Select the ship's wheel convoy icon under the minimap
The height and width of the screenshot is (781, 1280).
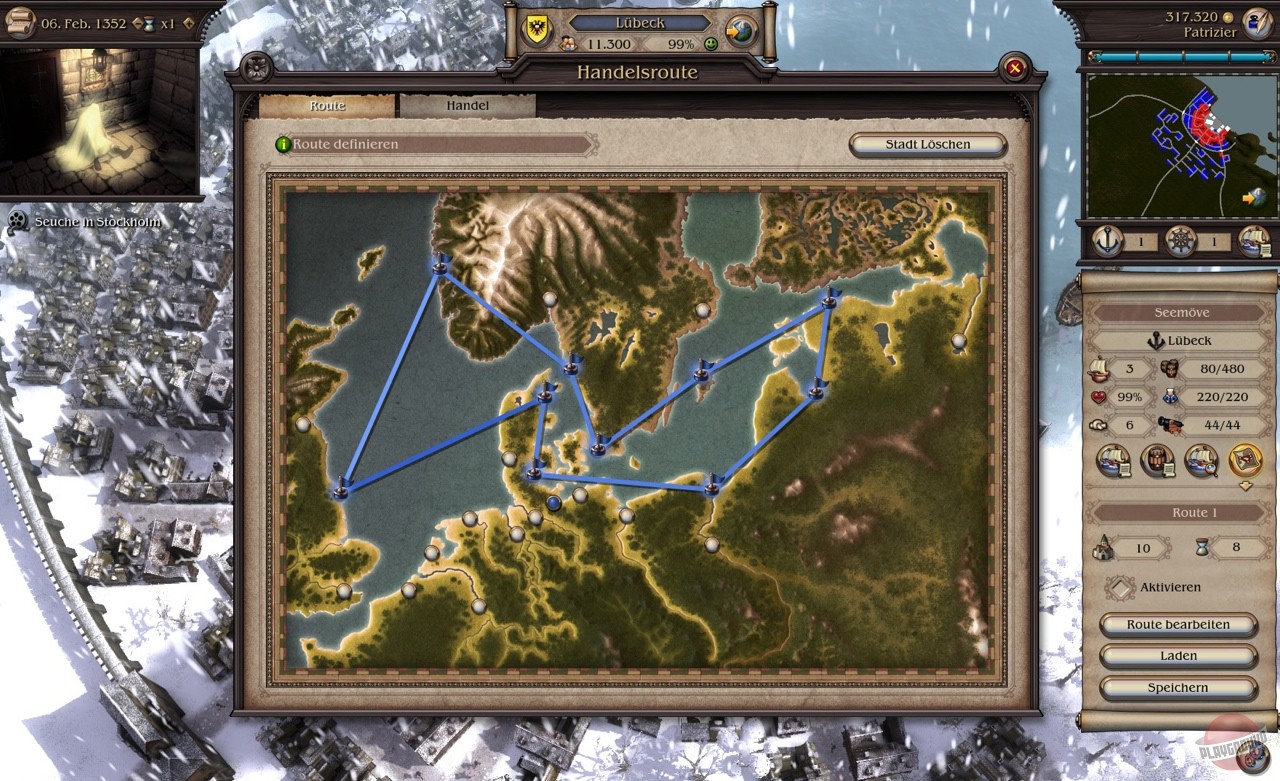click(x=1180, y=240)
